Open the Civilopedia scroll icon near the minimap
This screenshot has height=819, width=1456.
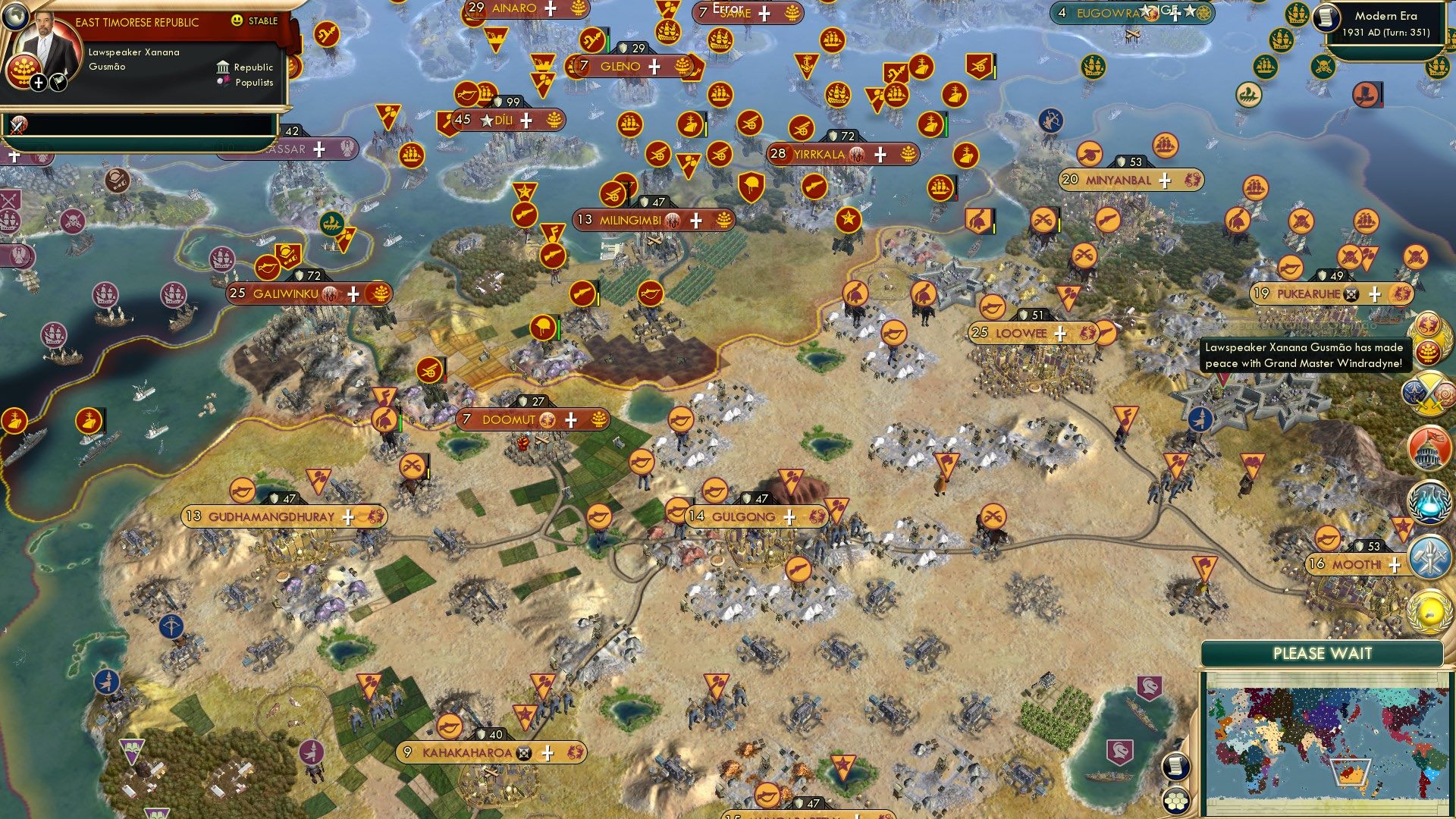coord(1177,767)
